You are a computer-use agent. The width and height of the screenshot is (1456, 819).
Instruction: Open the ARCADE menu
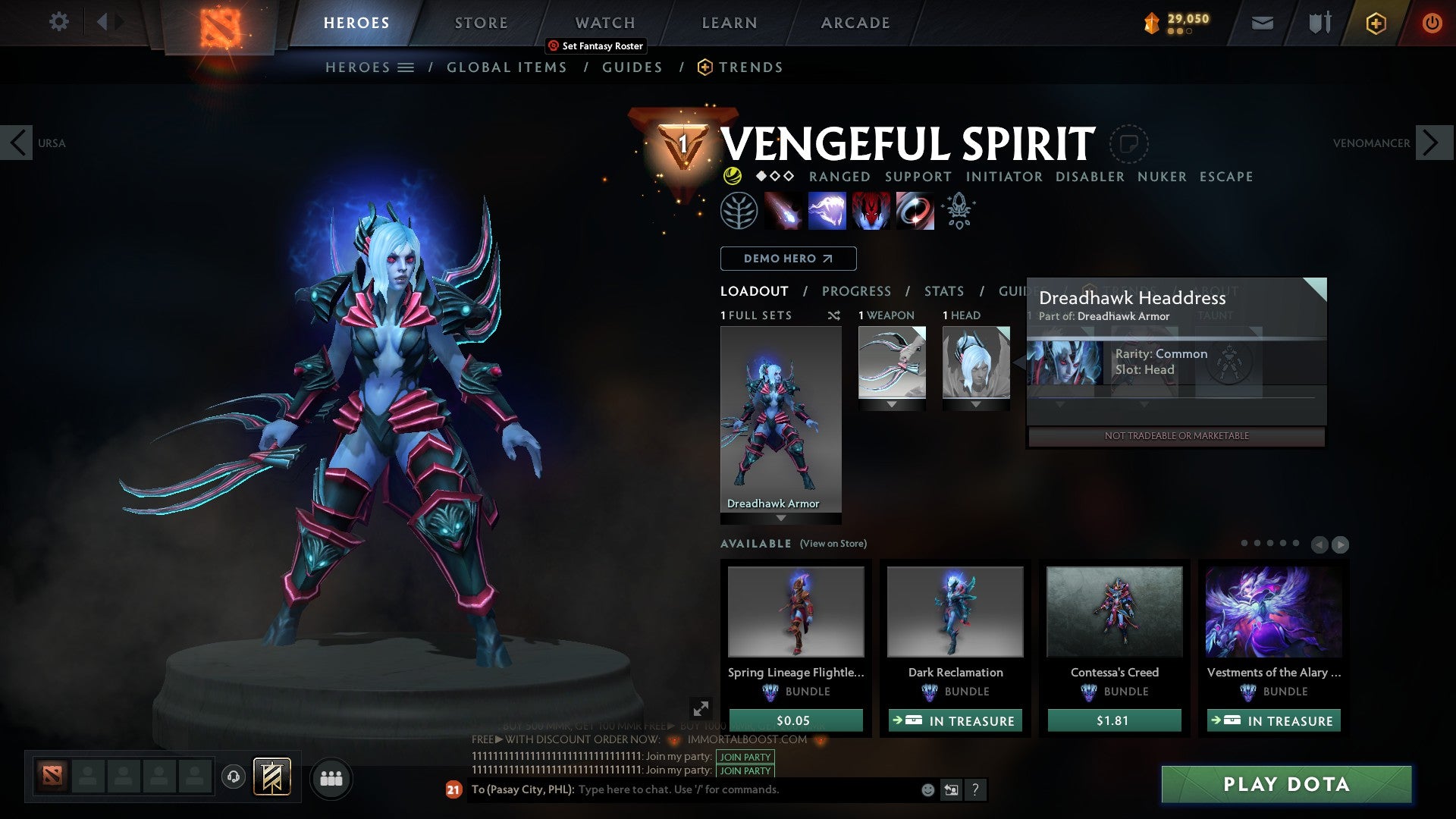click(x=855, y=22)
